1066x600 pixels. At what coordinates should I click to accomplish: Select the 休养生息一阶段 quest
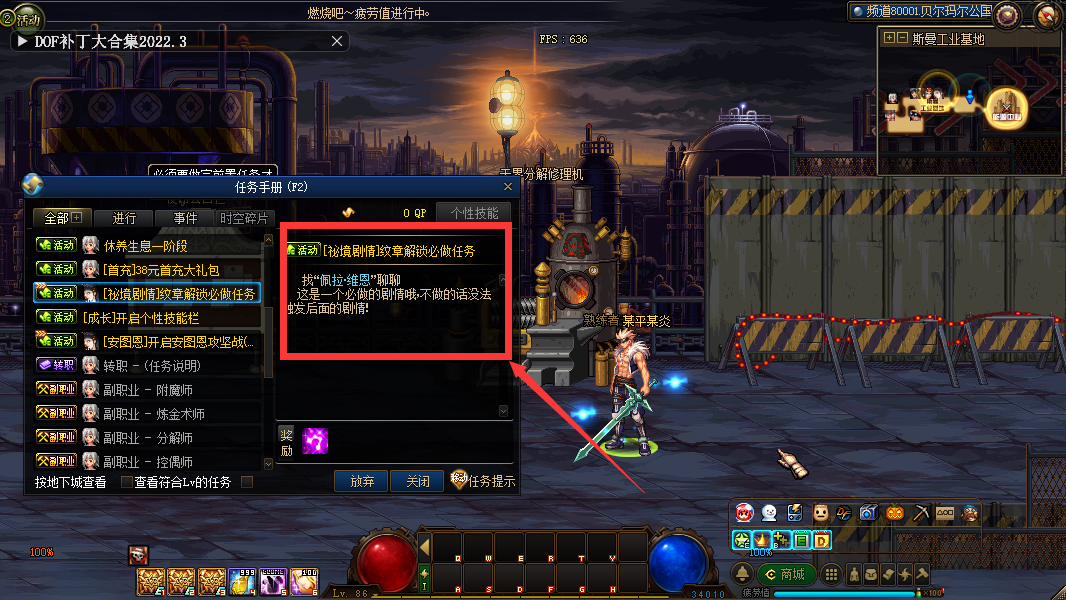pyautogui.click(x=146, y=246)
